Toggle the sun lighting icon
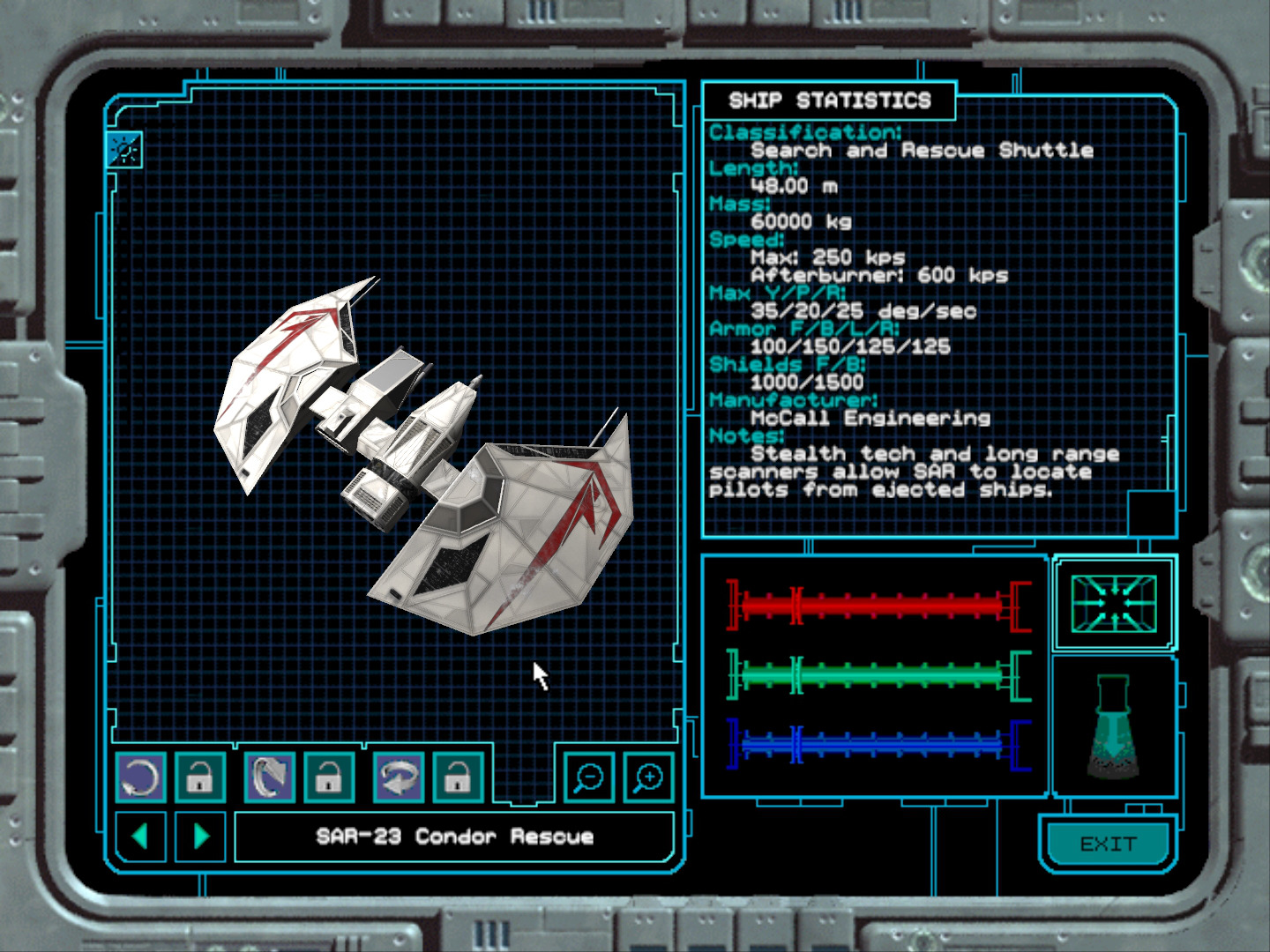This screenshot has height=952, width=1270. click(124, 150)
